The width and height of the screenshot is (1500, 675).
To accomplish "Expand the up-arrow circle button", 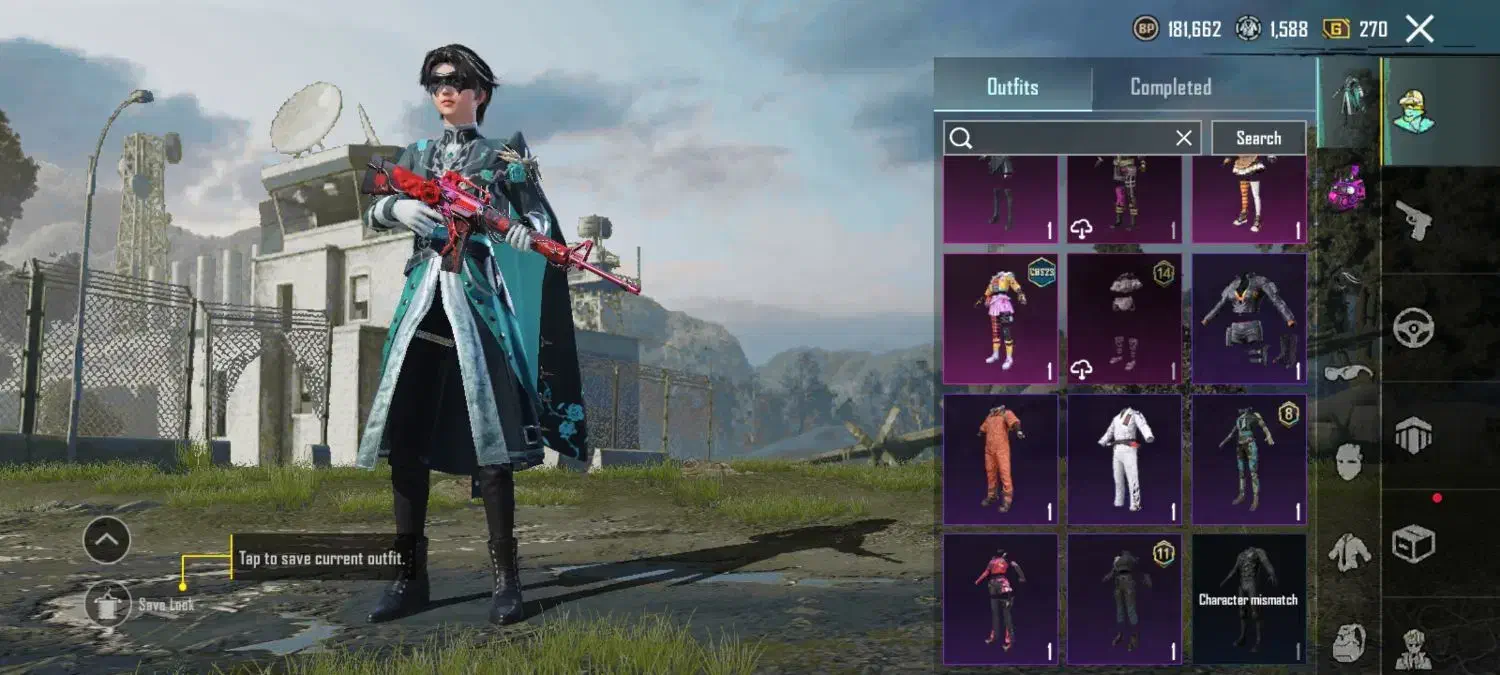I will point(107,541).
